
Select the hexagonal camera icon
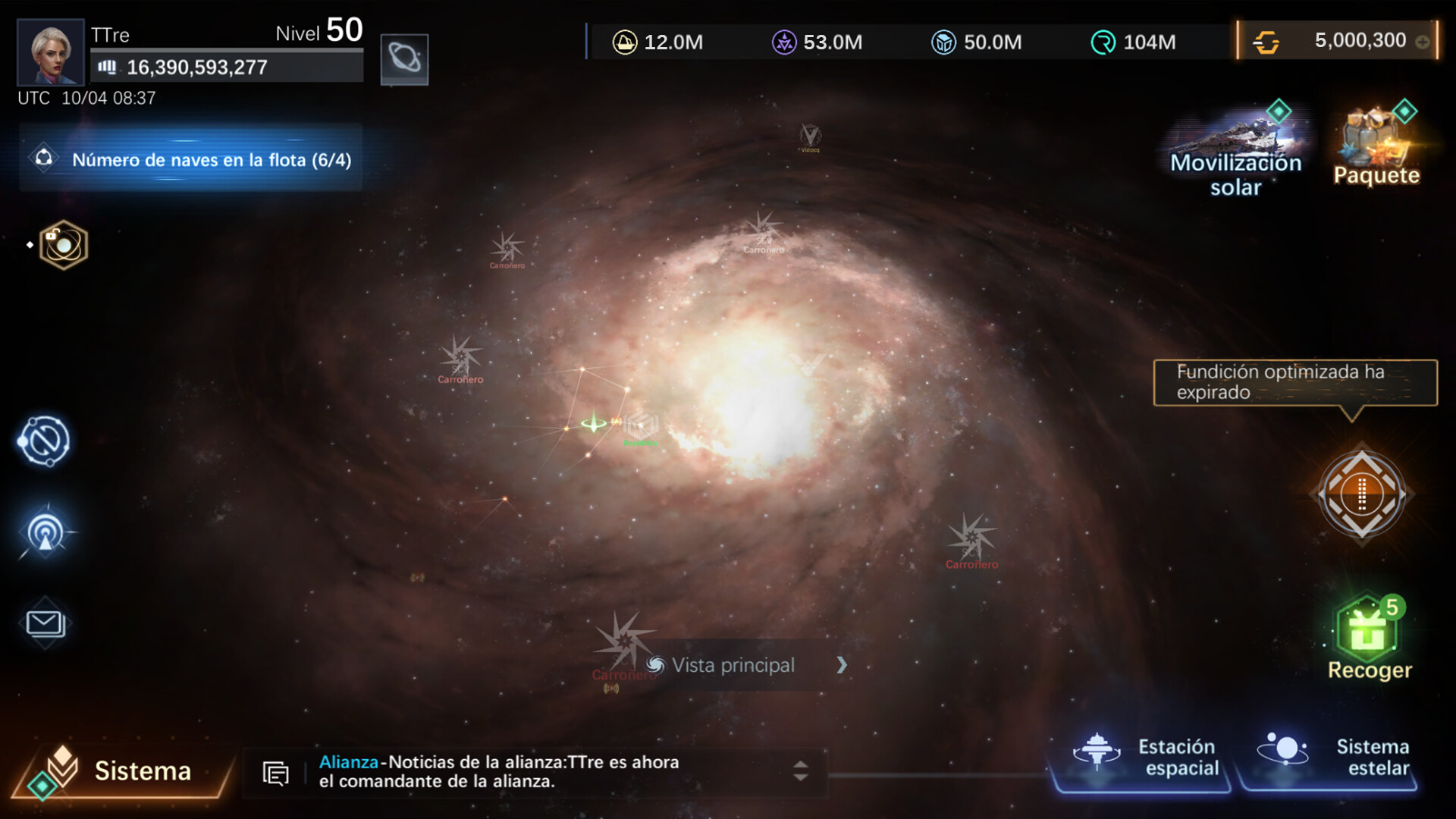[64, 244]
